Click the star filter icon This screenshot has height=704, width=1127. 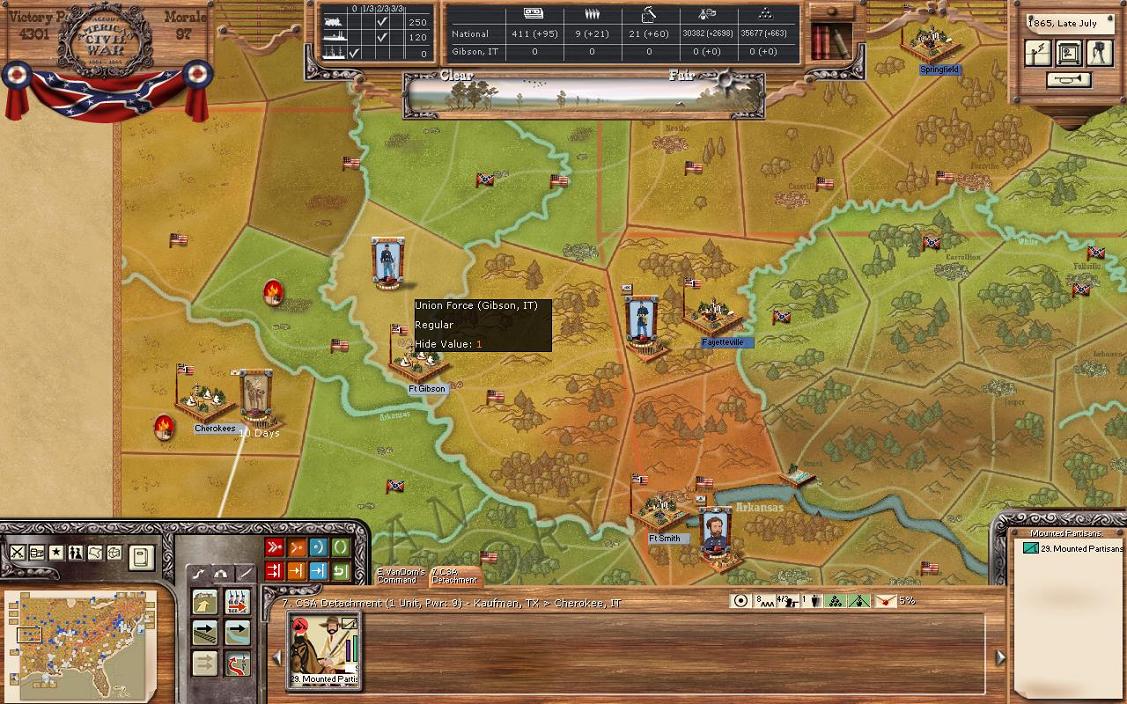pyautogui.click(x=56, y=553)
